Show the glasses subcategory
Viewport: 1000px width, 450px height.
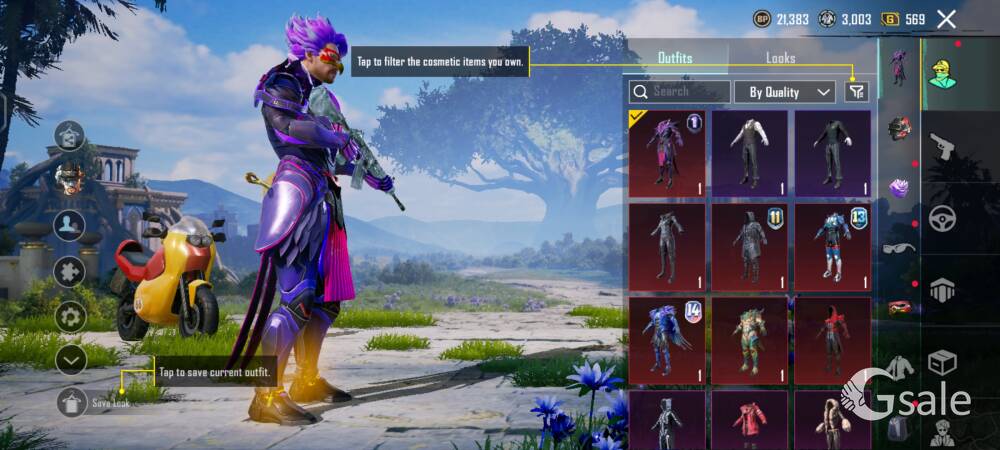[x=899, y=248]
